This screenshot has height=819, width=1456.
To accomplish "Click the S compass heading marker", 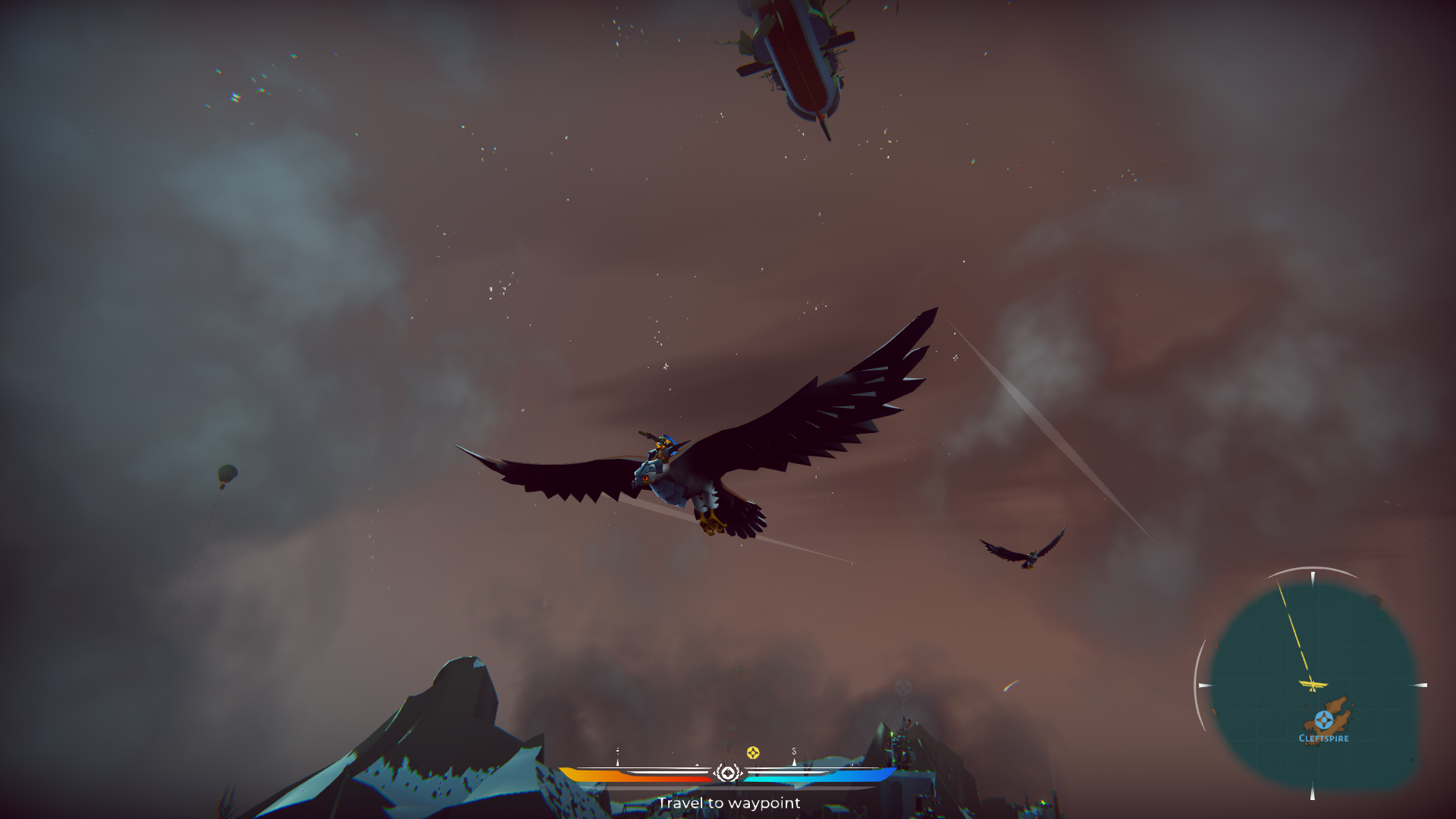I will tap(795, 752).
